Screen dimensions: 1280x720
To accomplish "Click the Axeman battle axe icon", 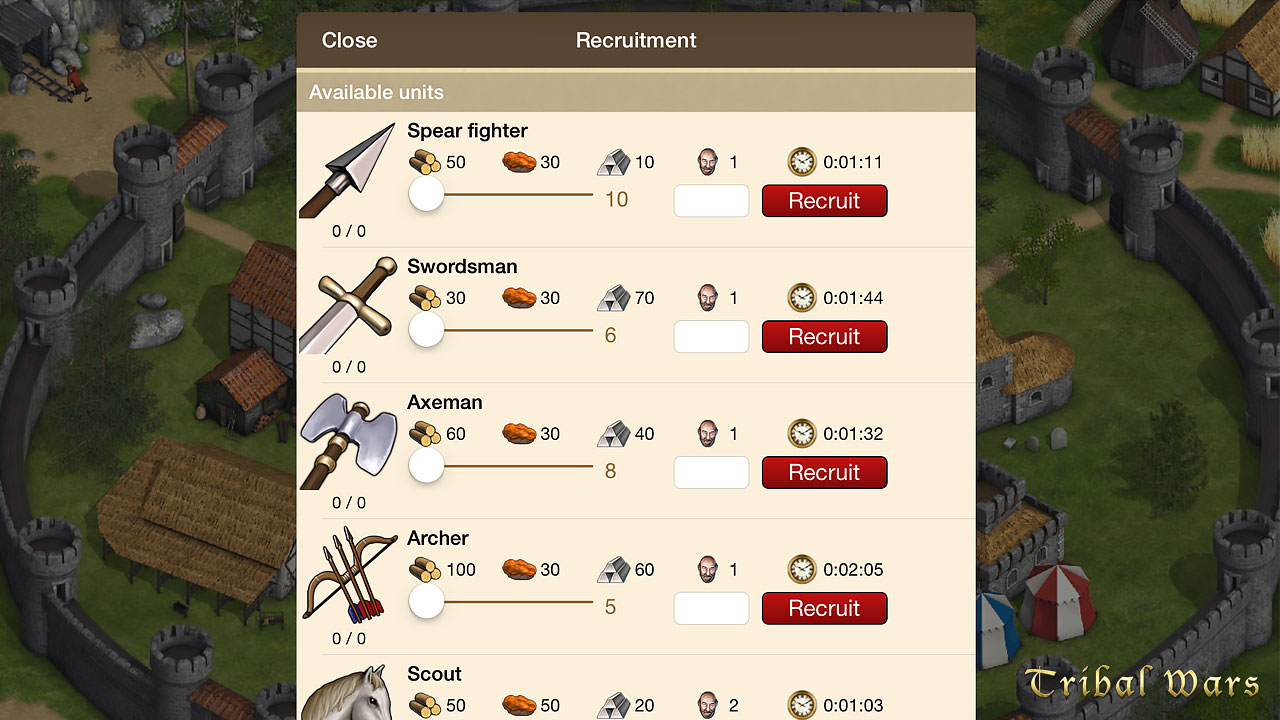I will pyautogui.click(x=347, y=441).
